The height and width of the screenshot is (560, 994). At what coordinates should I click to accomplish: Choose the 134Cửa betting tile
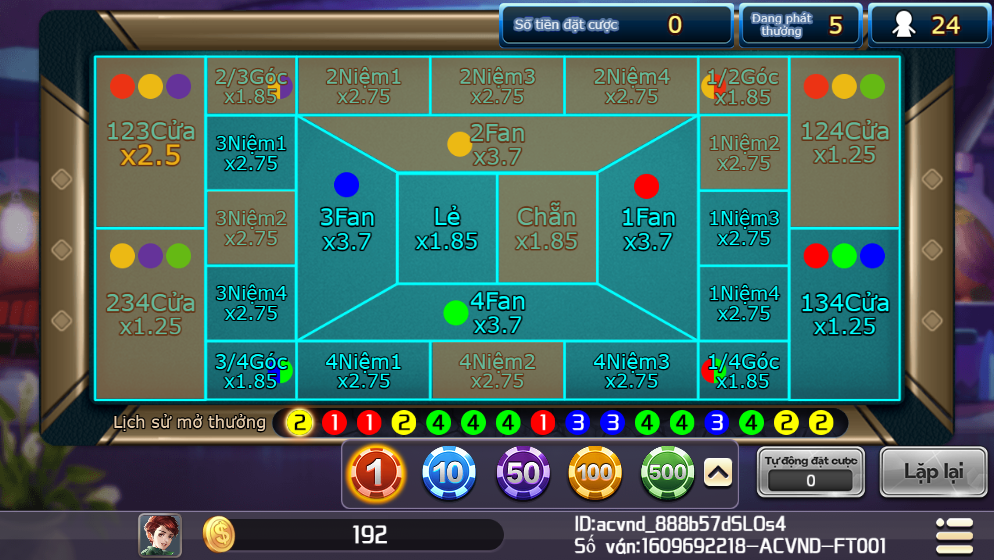(x=845, y=314)
